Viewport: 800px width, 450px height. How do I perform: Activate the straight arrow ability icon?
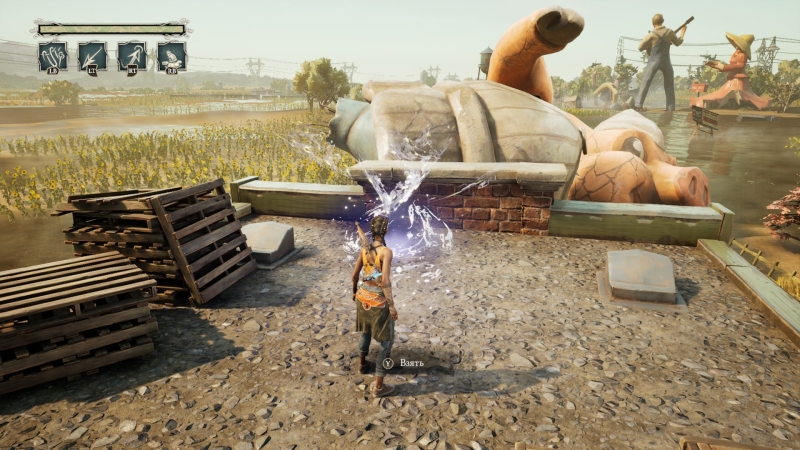pyautogui.click(x=92, y=55)
